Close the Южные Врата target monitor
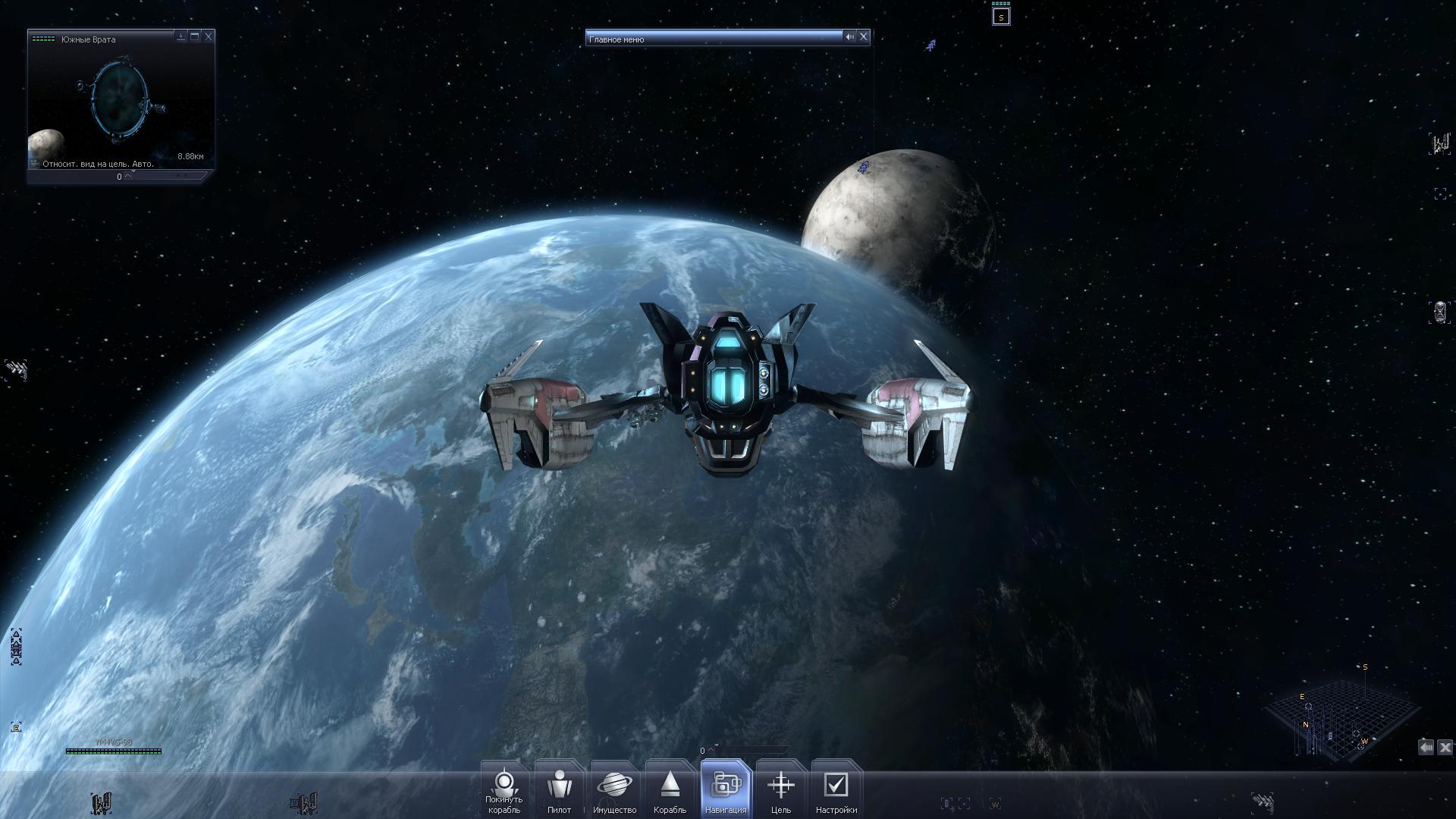The width and height of the screenshot is (1456, 819). [x=209, y=36]
